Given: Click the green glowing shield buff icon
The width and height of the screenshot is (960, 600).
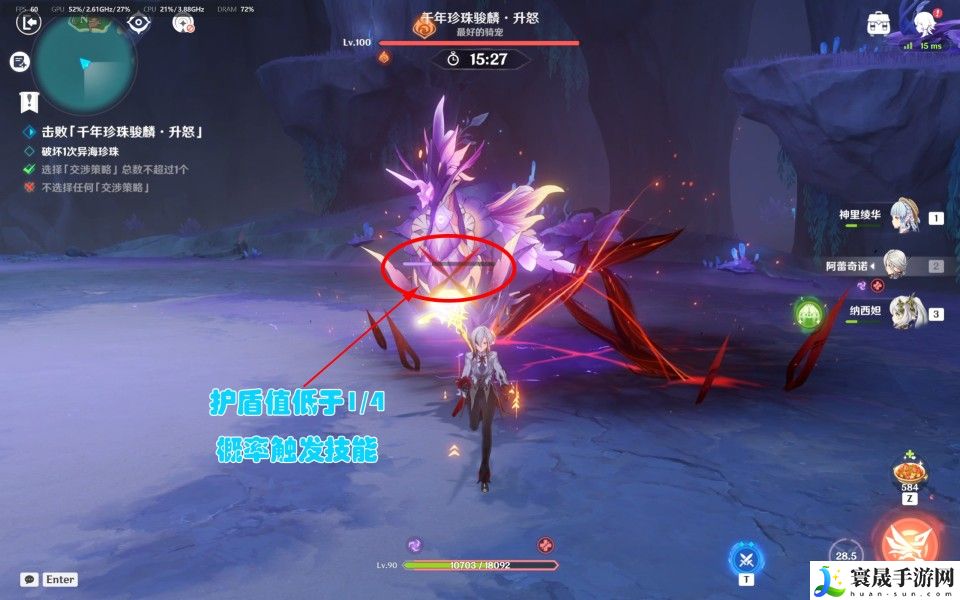Looking at the screenshot, I should point(809,314).
